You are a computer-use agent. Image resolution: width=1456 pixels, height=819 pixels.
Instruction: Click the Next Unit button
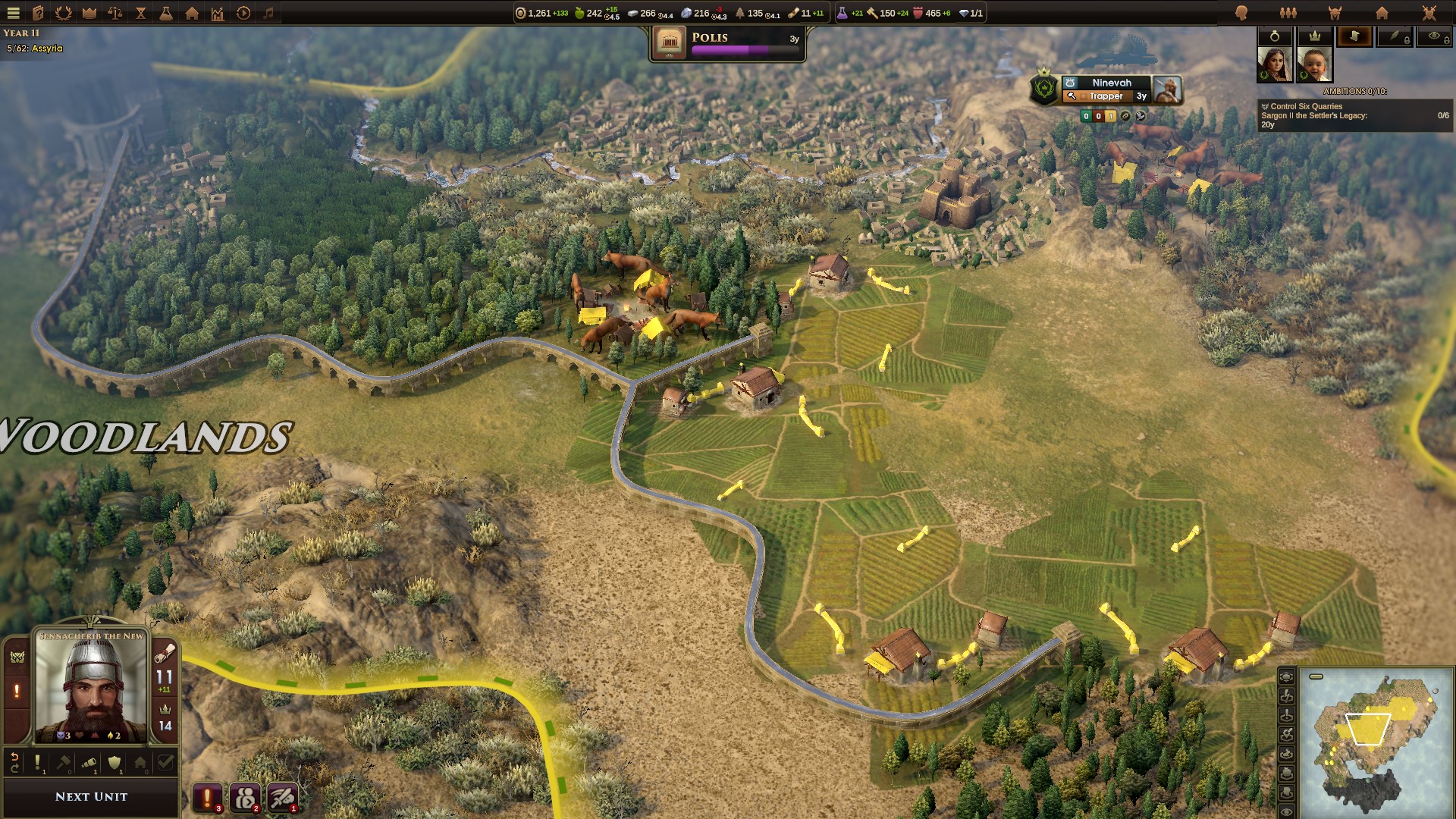[91, 796]
